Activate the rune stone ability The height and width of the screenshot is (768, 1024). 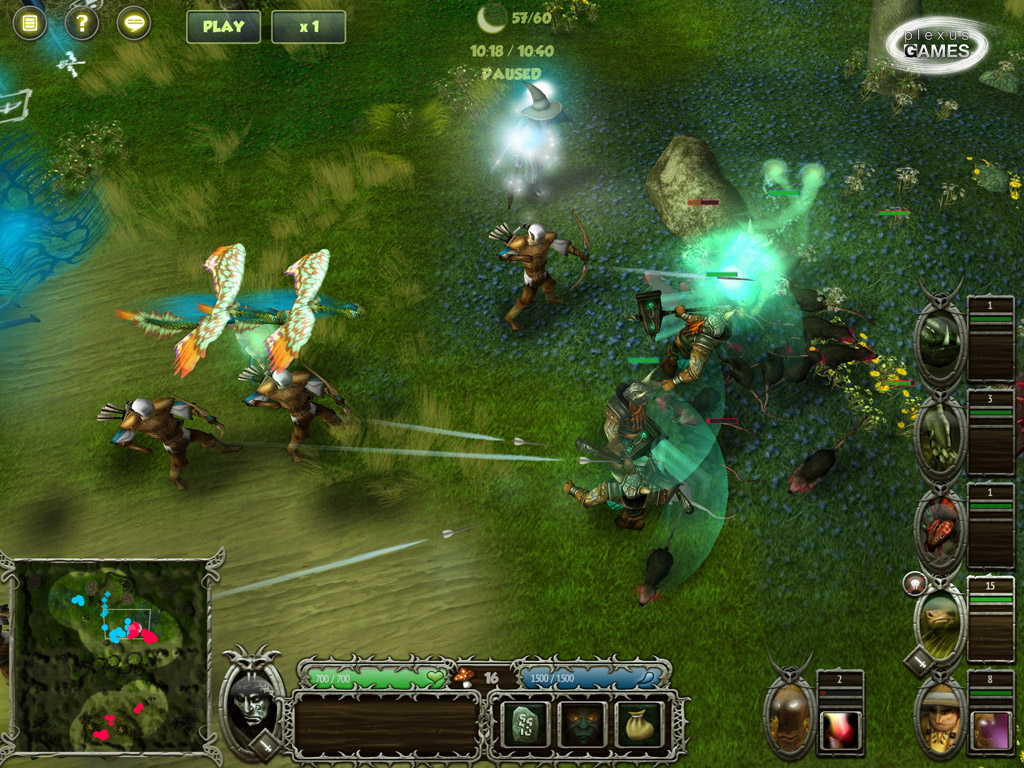point(524,723)
